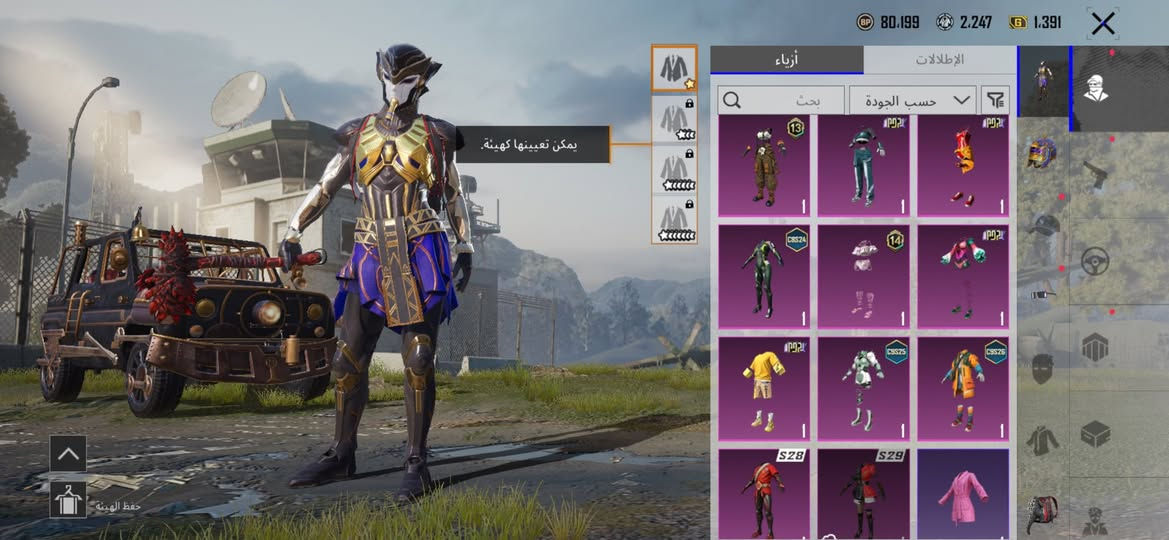Select the yellow hoodie and shorts outfit

pyautogui.click(x=763, y=388)
